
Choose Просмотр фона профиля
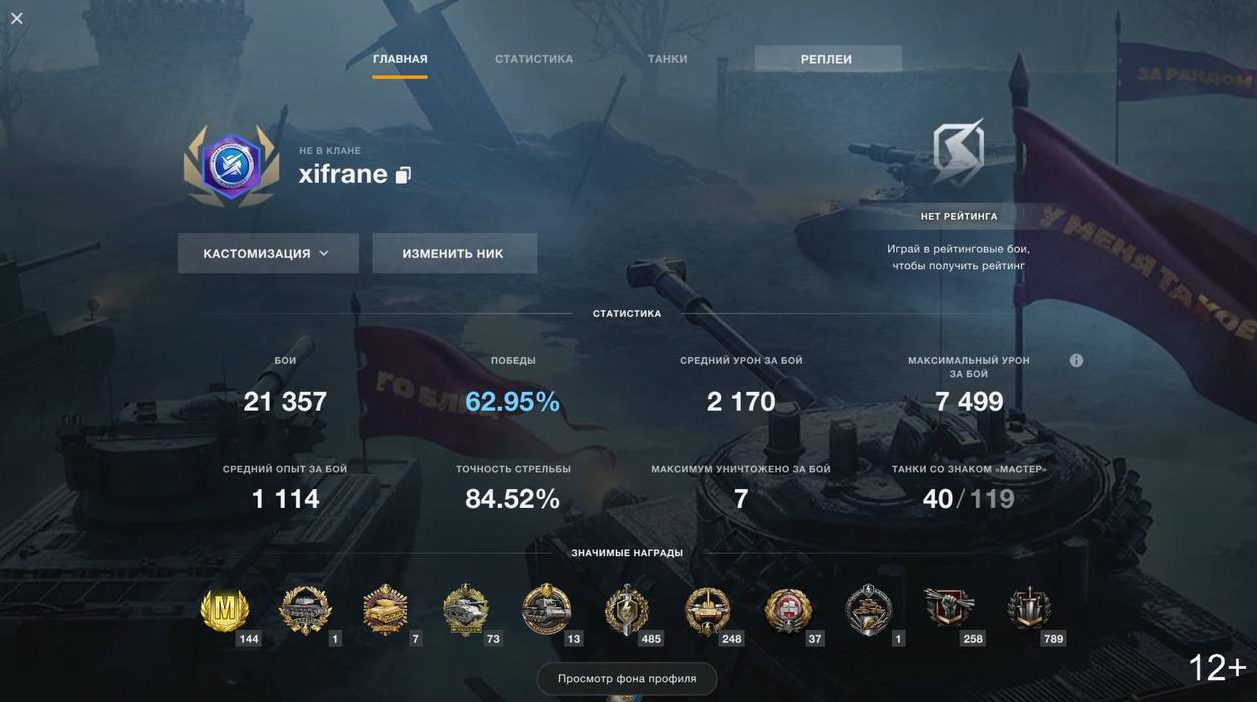pos(627,678)
